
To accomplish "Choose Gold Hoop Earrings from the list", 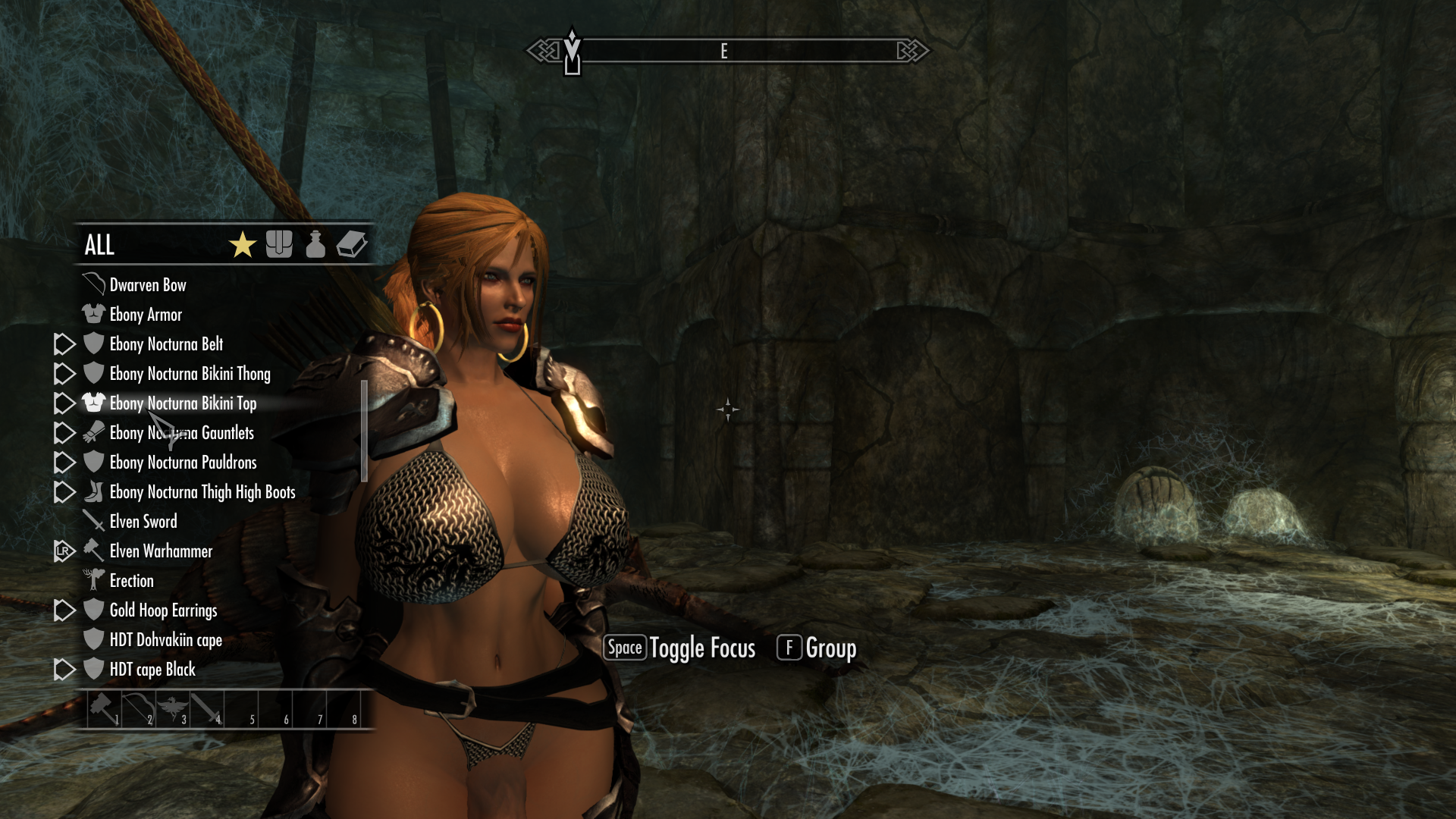I will coord(163,610).
